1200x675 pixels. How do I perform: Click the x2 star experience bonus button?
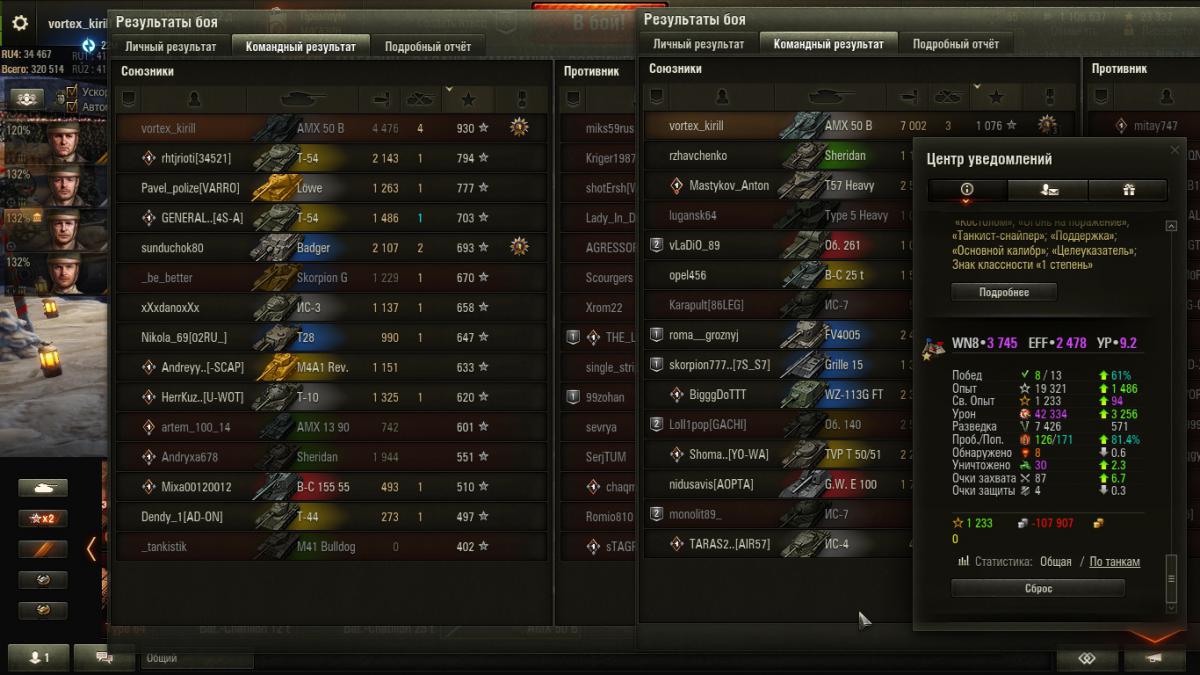[43, 519]
